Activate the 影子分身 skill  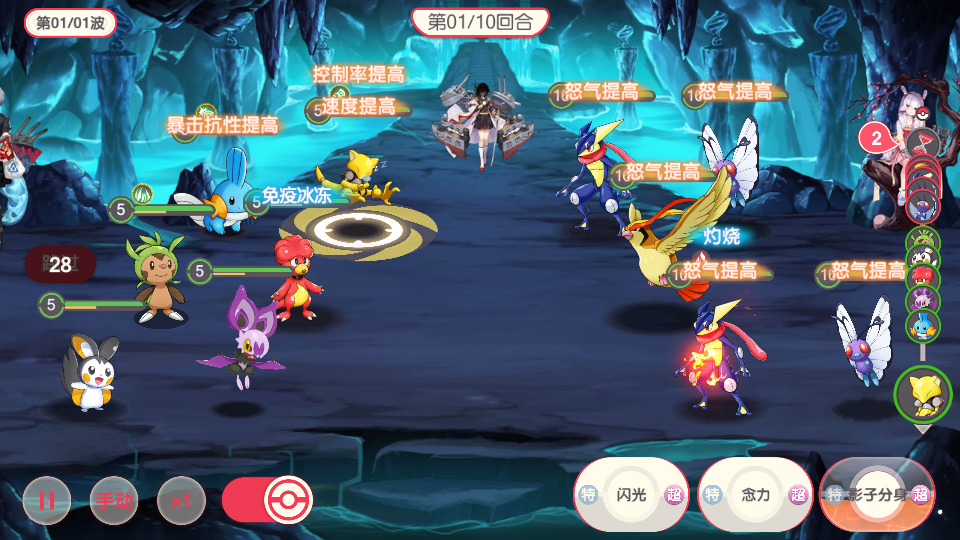(x=877, y=494)
